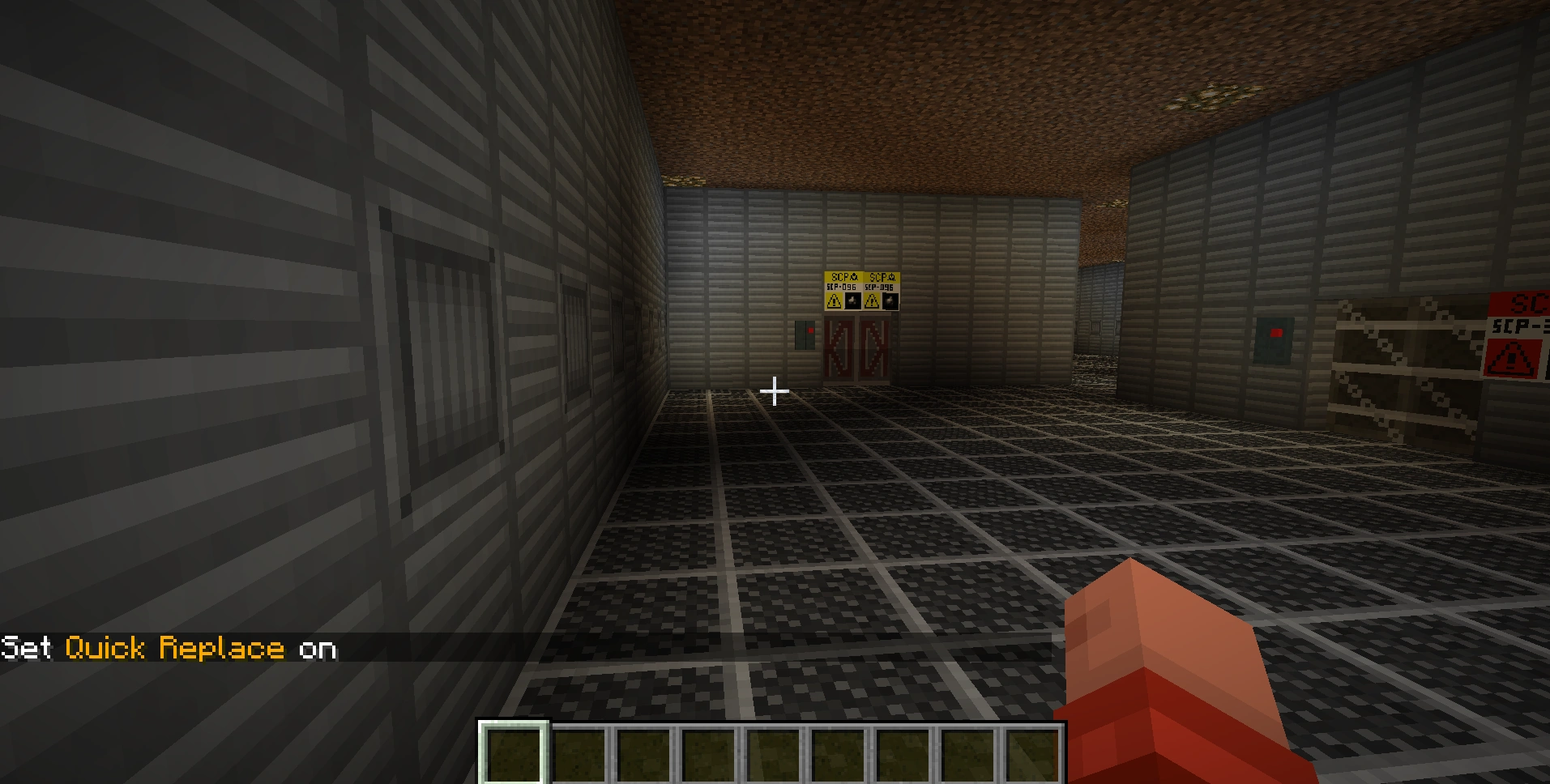Click the keycard reader left of the doors
This screenshot has height=784, width=1550.
click(x=804, y=334)
